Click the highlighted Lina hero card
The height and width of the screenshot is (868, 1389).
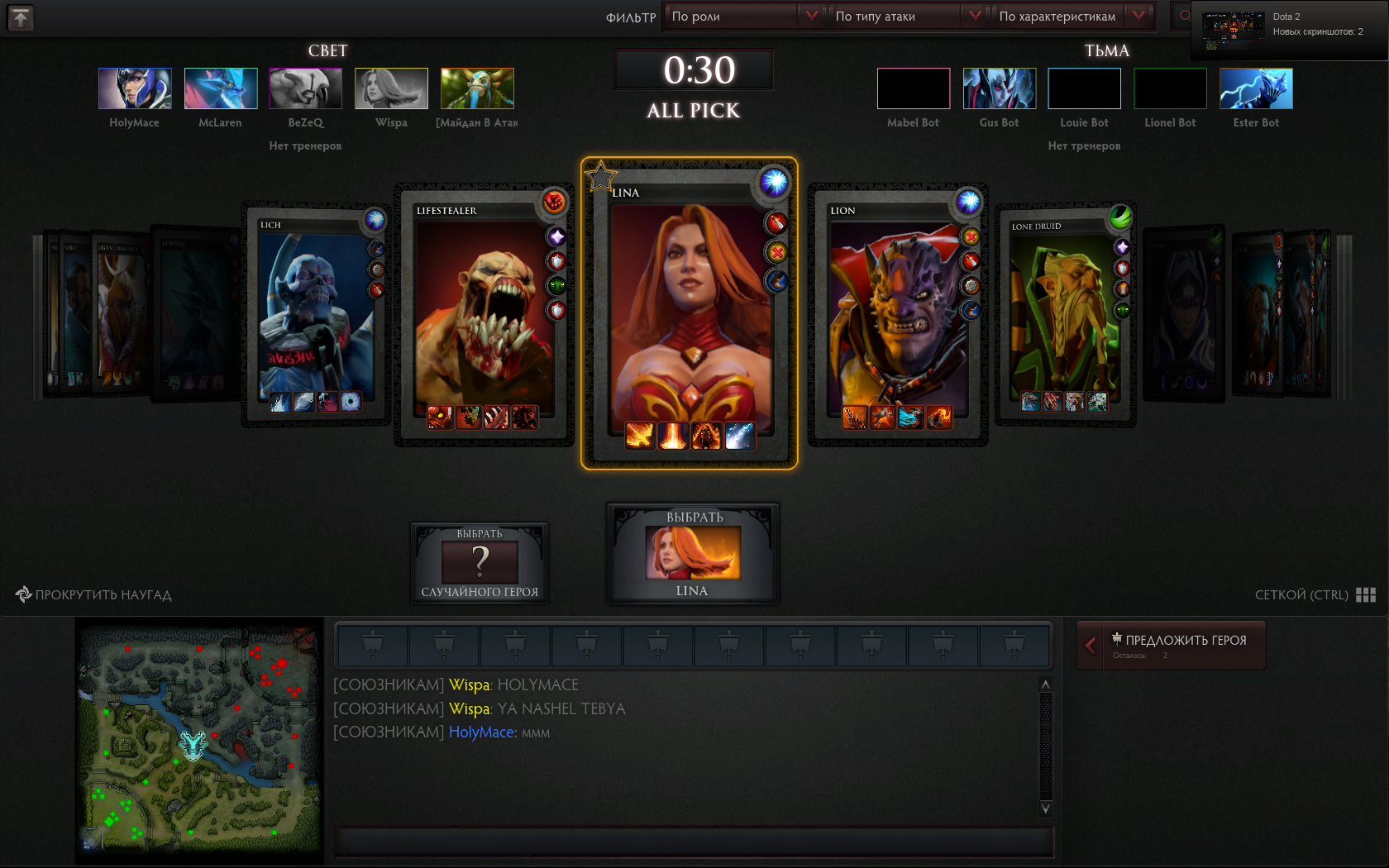[x=689, y=314]
